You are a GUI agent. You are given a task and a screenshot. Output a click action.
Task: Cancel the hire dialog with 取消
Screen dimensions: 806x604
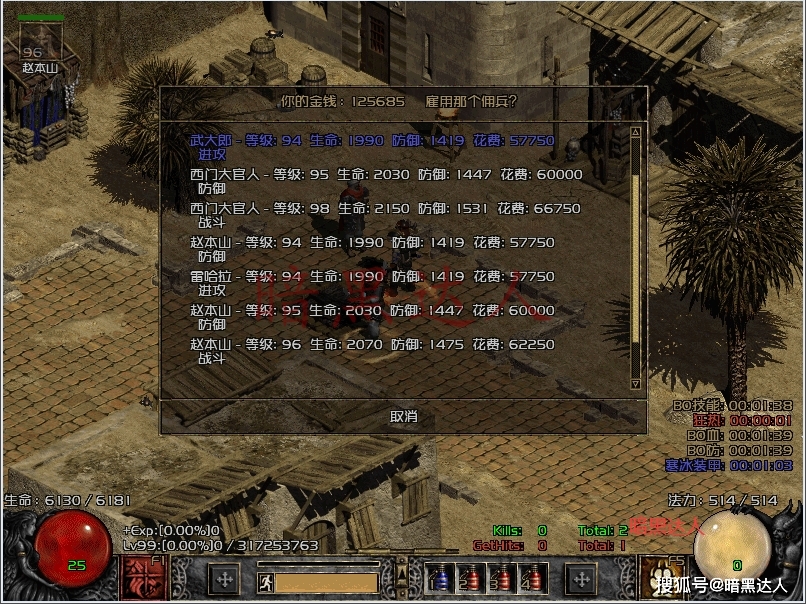[404, 416]
